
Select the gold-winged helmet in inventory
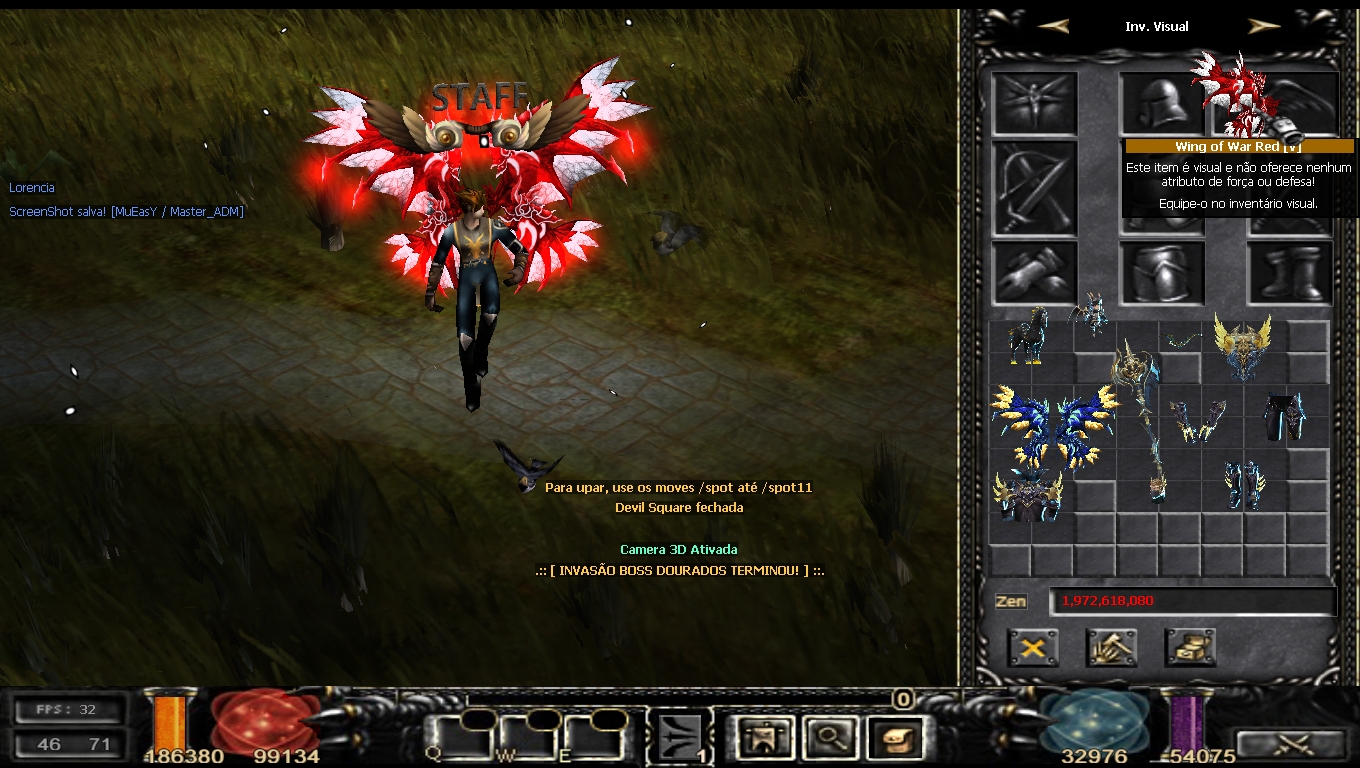click(x=1242, y=345)
